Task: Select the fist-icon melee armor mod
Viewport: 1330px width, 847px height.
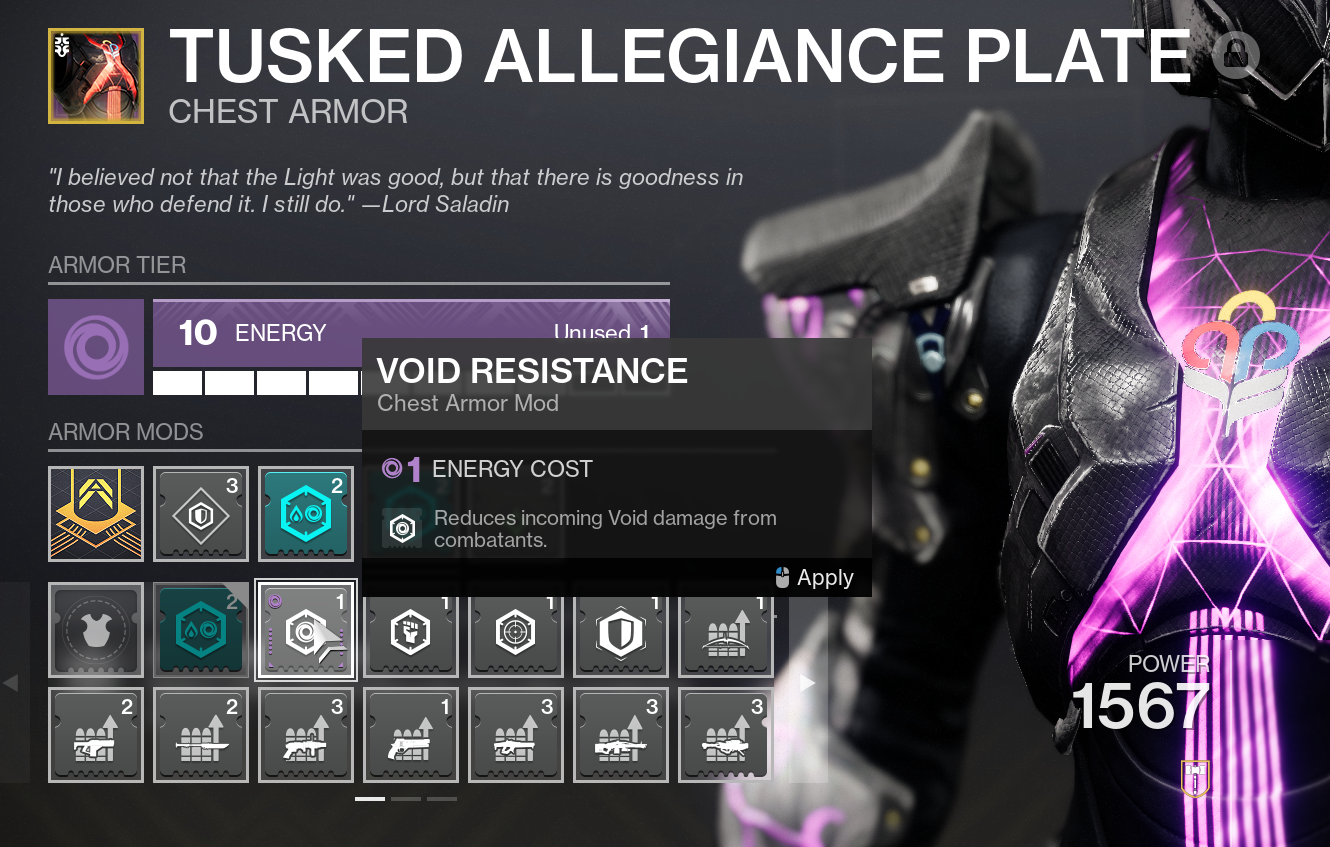Action: point(411,630)
